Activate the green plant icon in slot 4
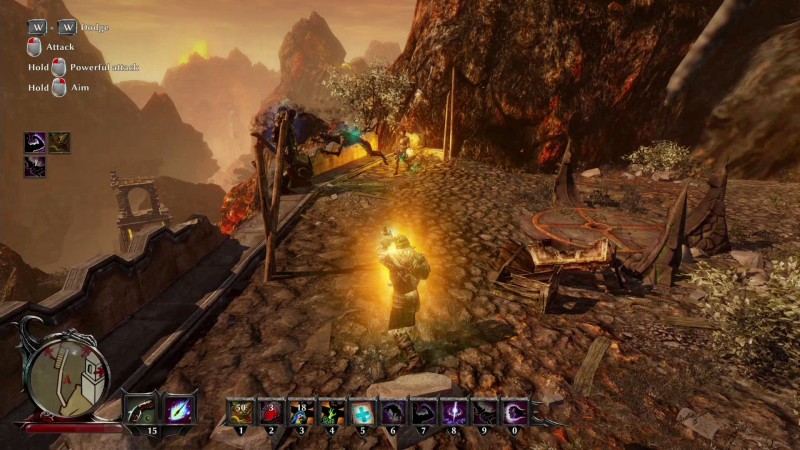The width and height of the screenshot is (800, 450). point(331,412)
